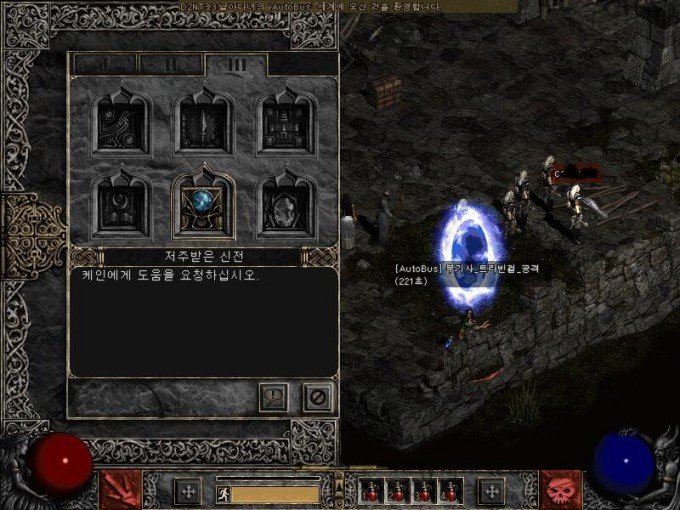Viewport: 680px width, 510px height.
Task: Switch to the Act I quest tab
Action: point(105,63)
